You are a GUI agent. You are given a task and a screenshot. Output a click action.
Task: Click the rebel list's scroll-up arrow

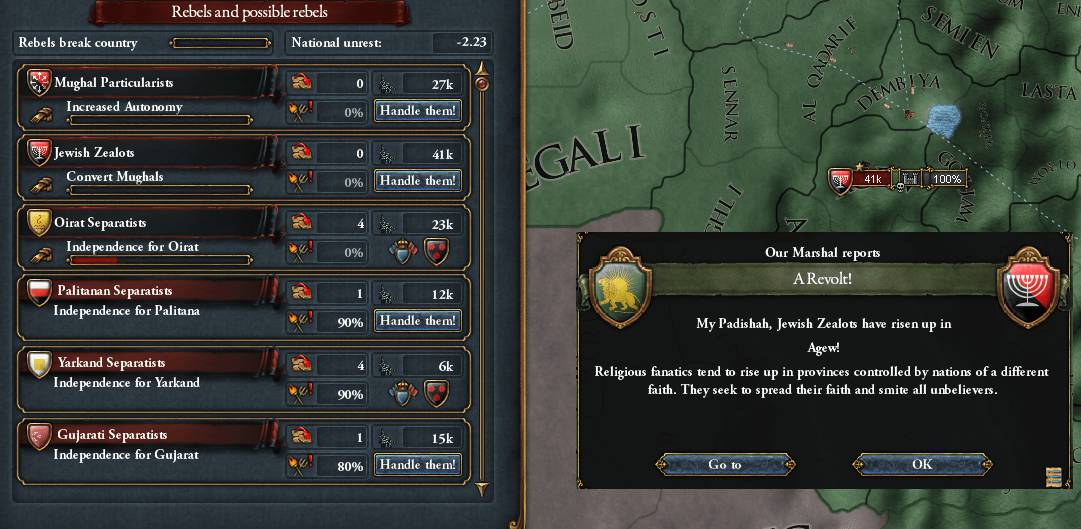point(482,70)
